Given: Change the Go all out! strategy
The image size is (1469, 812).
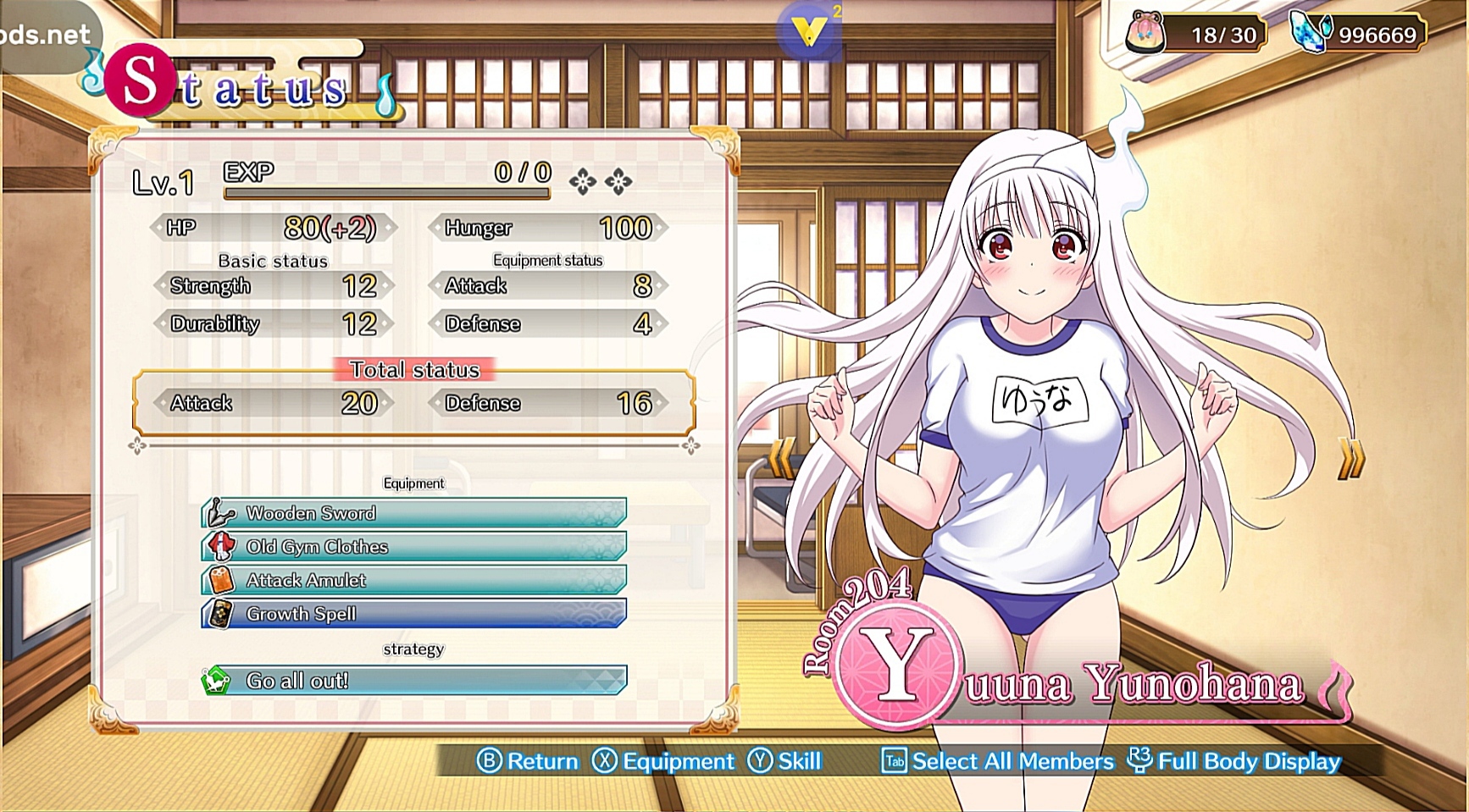Looking at the screenshot, I should pos(414,681).
